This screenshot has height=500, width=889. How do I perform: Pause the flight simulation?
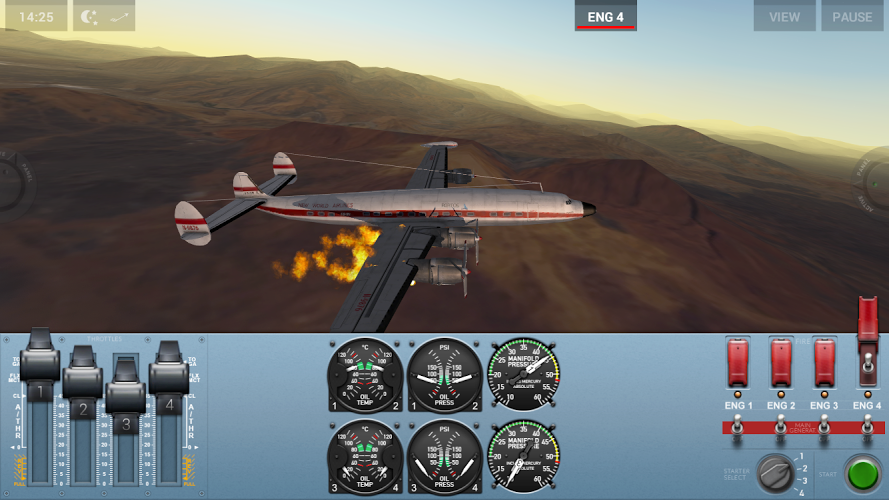coord(852,16)
